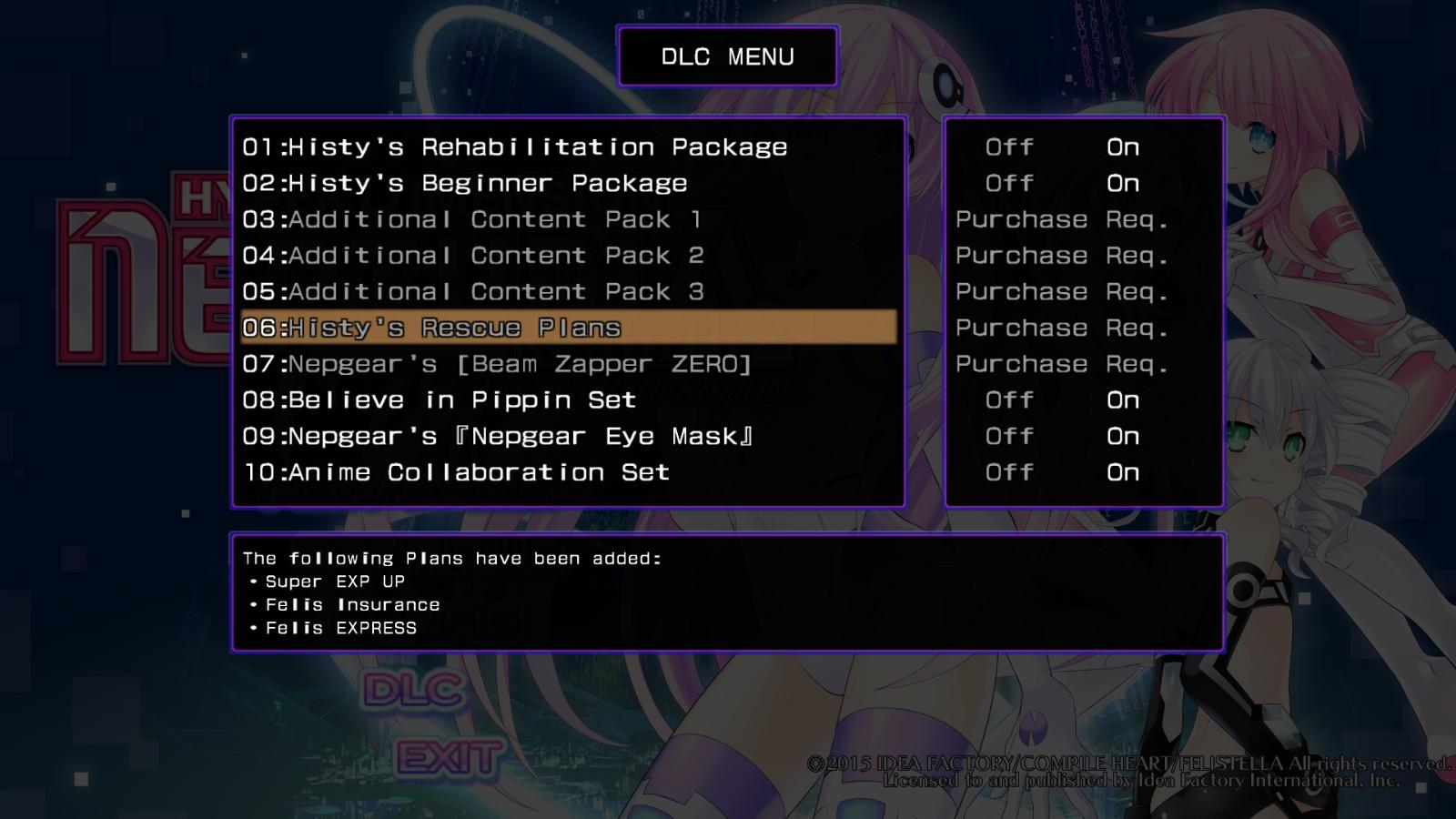The height and width of the screenshot is (819, 1456).
Task: Disable the Believe in Pippin Set
Action: click(1009, 399)
